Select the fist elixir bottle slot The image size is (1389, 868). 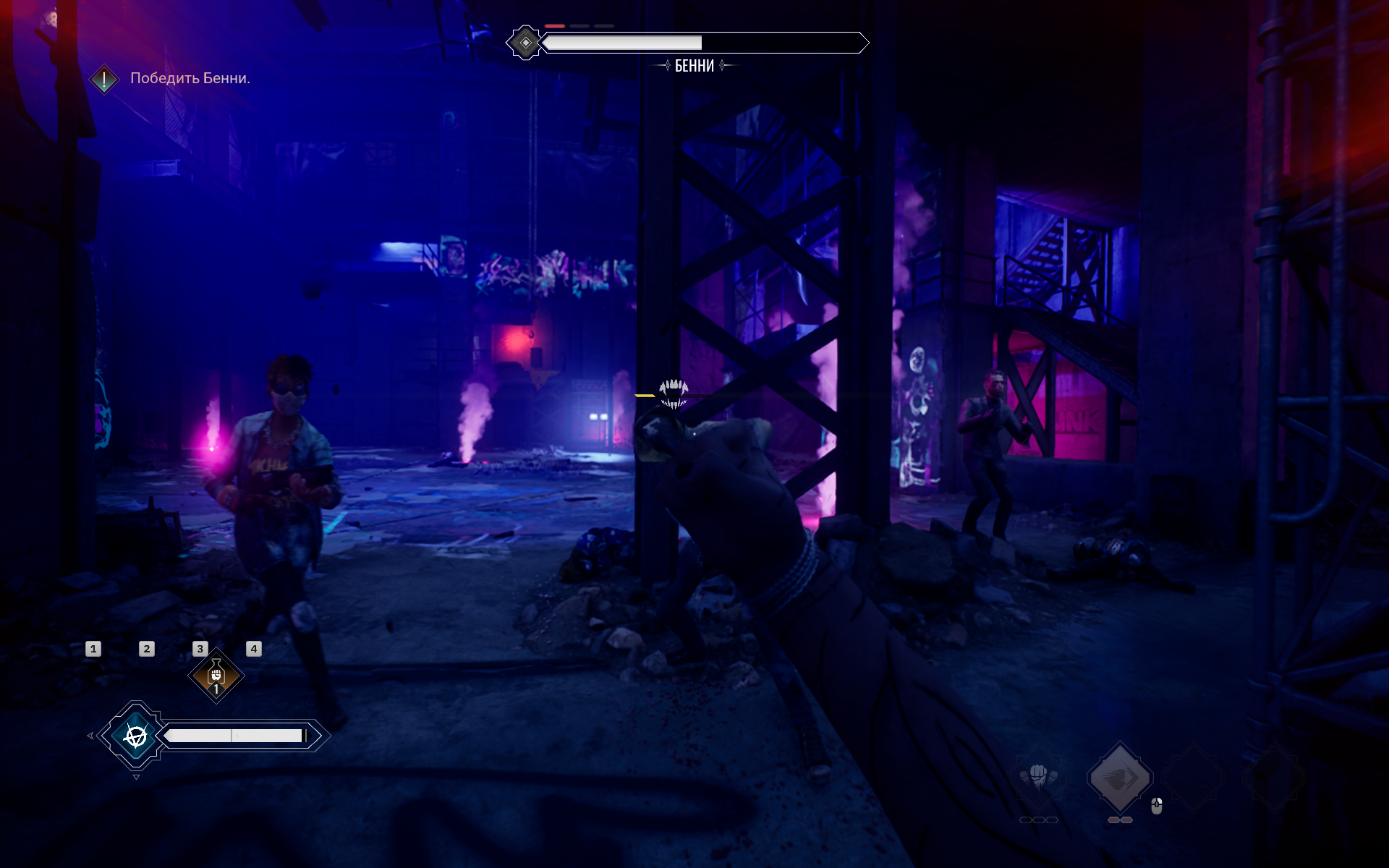click(x=216, y=676)
